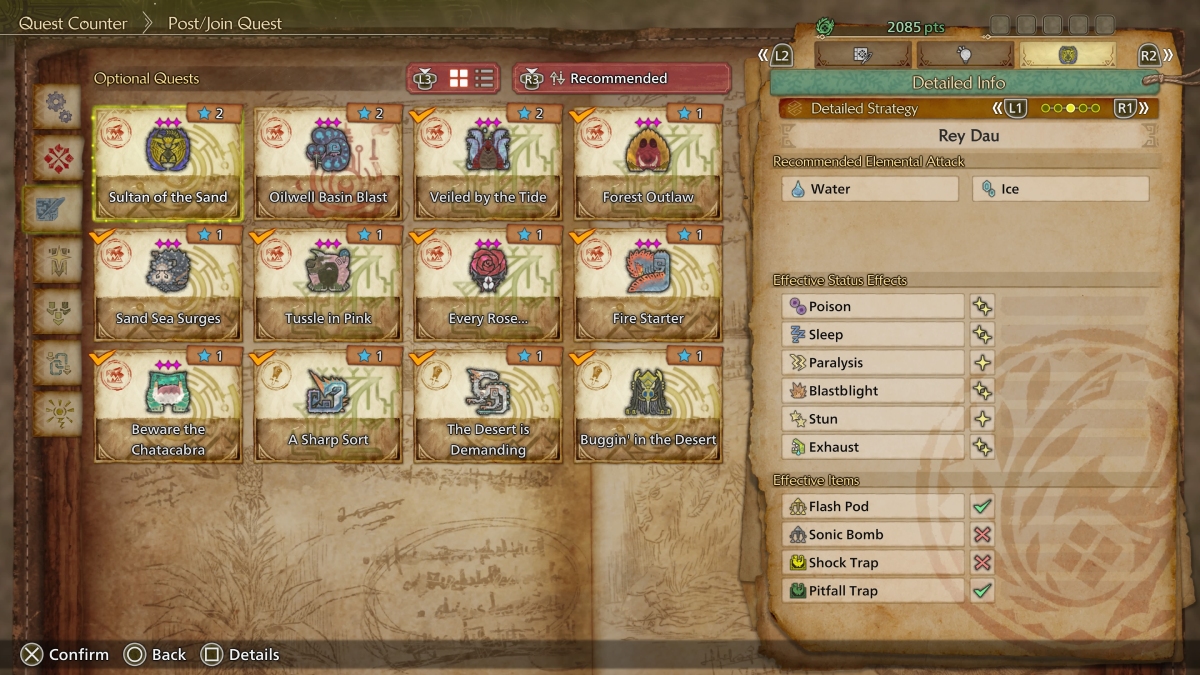
Task: Select the monster icon info tab
Action: click(x=1066, y=55)
